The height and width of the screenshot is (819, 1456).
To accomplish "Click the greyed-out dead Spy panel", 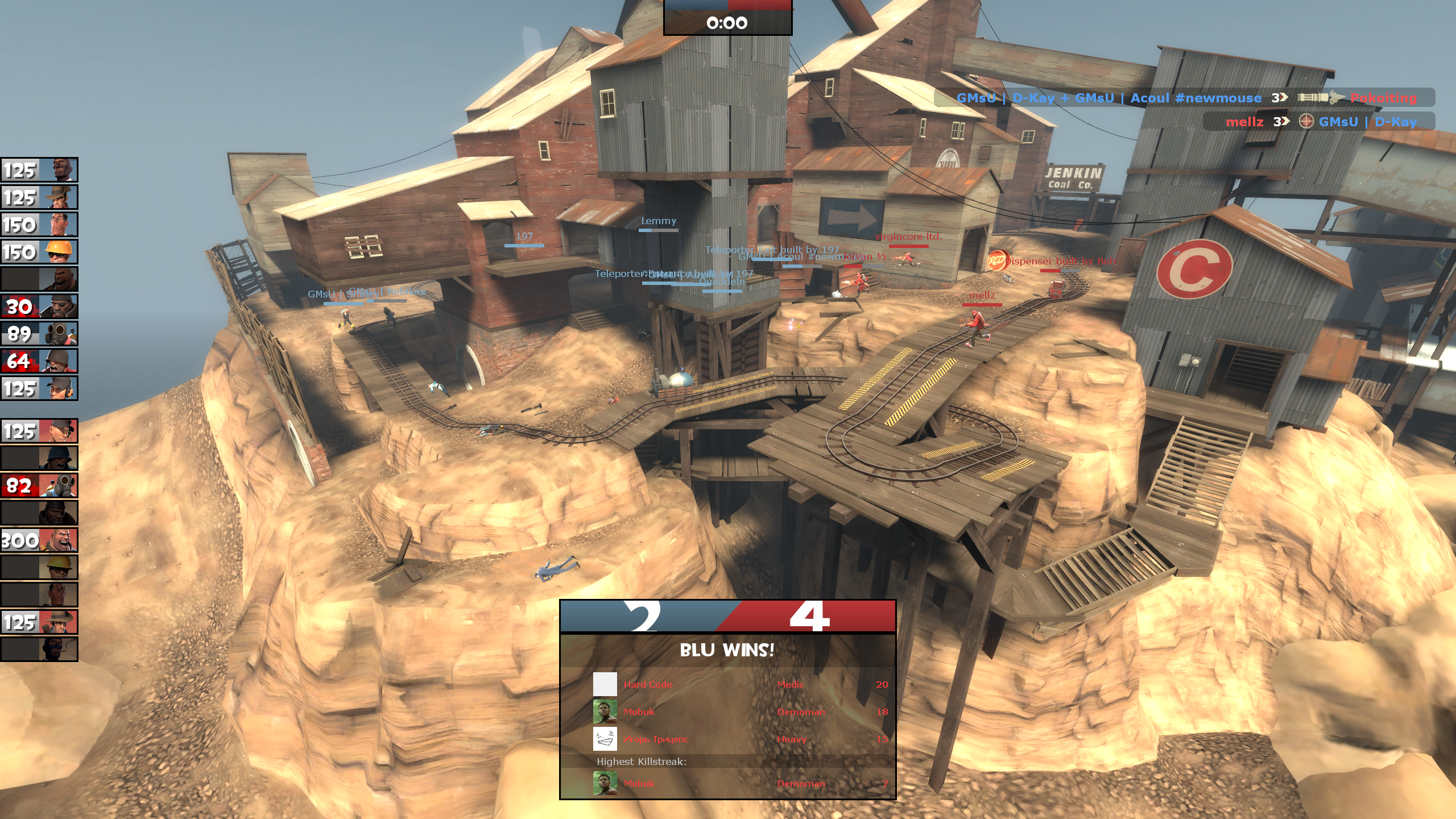I will pos(39,650).
